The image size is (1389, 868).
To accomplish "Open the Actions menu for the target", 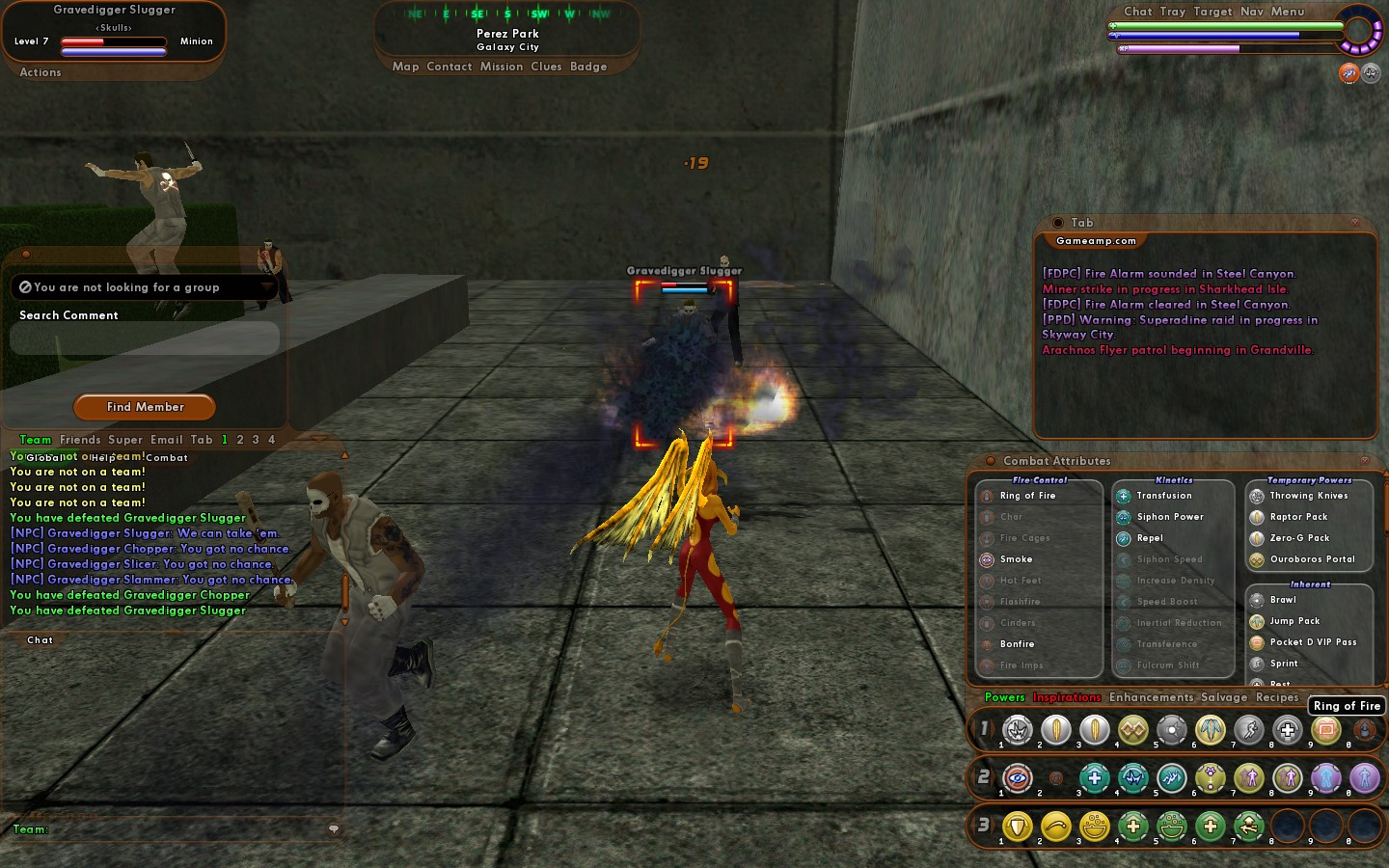I will pyautogui.click(x=41, y=72).
